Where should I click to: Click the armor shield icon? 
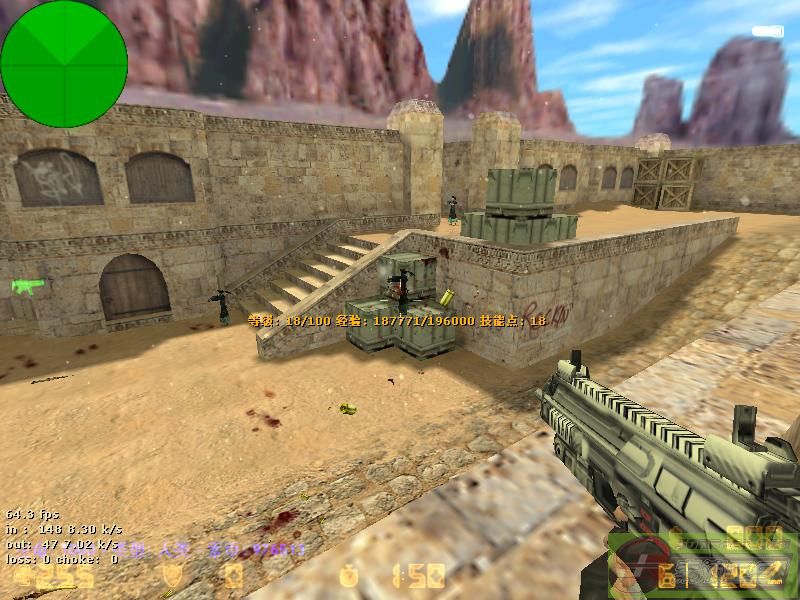coord(171,576)
